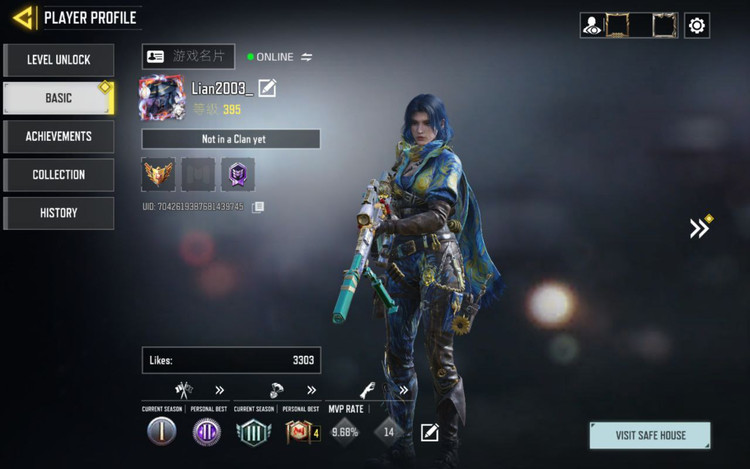750x469 pixels.
Task: Toggle the Online status switcher
Action: pos(307,57)
